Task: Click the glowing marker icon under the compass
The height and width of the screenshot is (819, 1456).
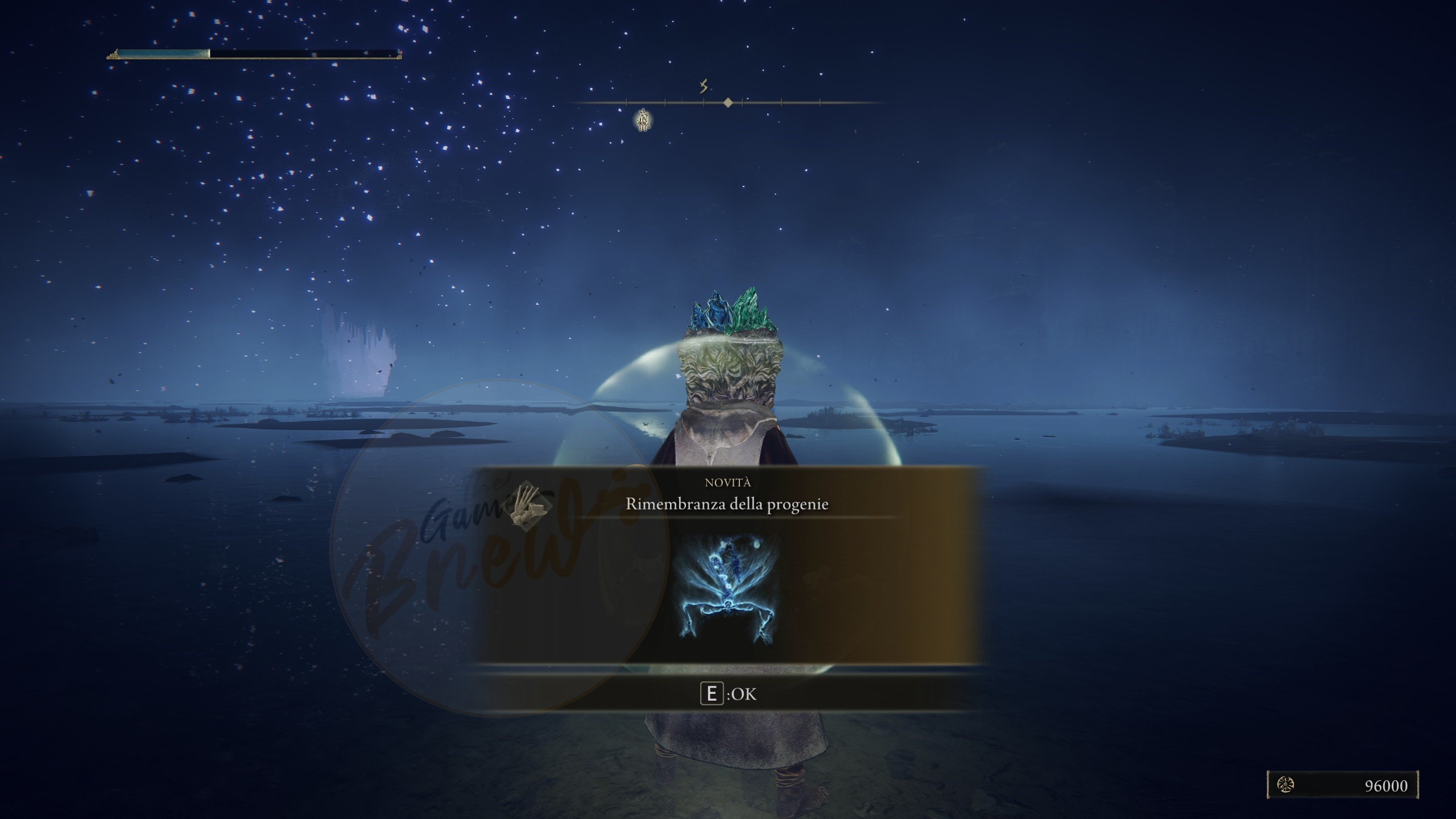Action: point(643,120)
